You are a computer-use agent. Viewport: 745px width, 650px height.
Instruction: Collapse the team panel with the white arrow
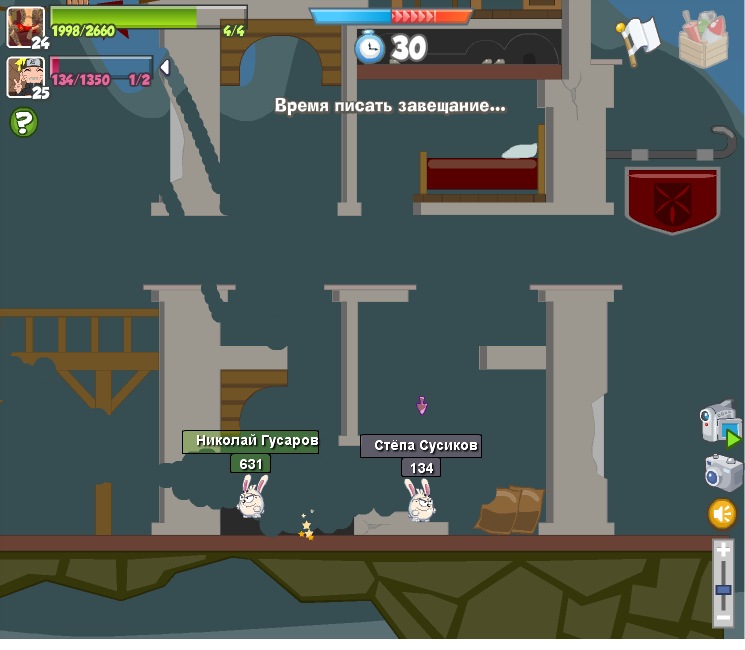165,67
